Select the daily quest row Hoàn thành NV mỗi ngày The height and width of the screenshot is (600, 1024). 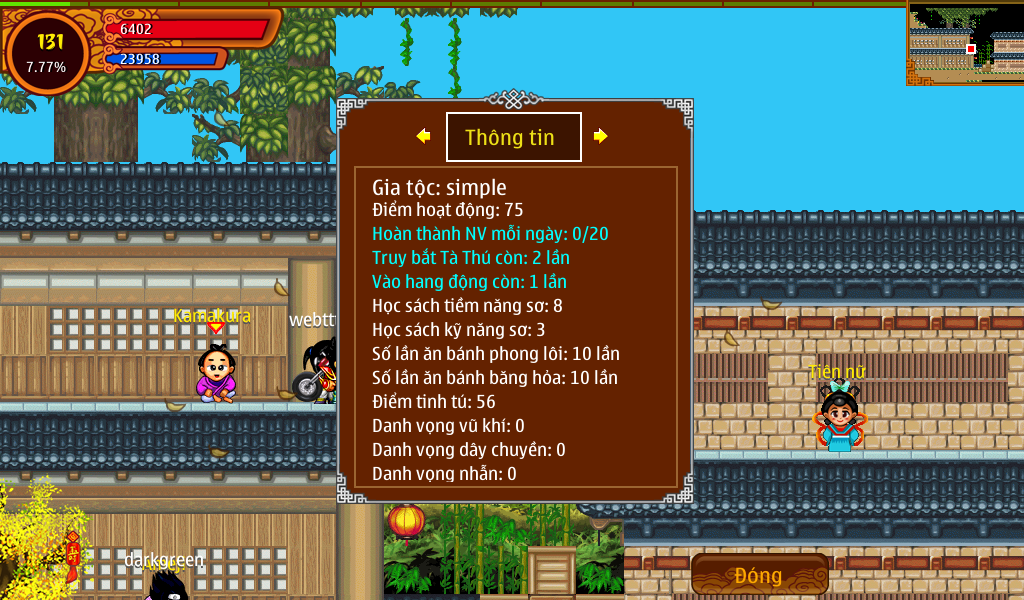coord(490,234)
